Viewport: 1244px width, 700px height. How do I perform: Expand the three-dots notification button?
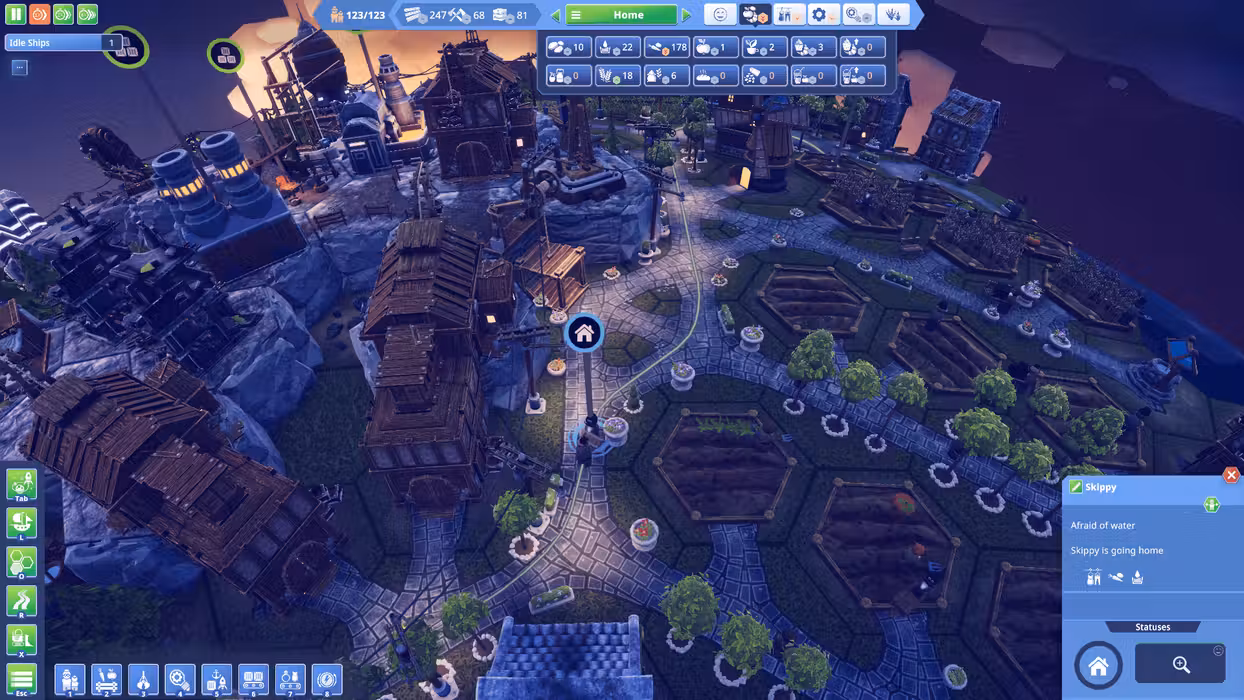coord(19,68)
